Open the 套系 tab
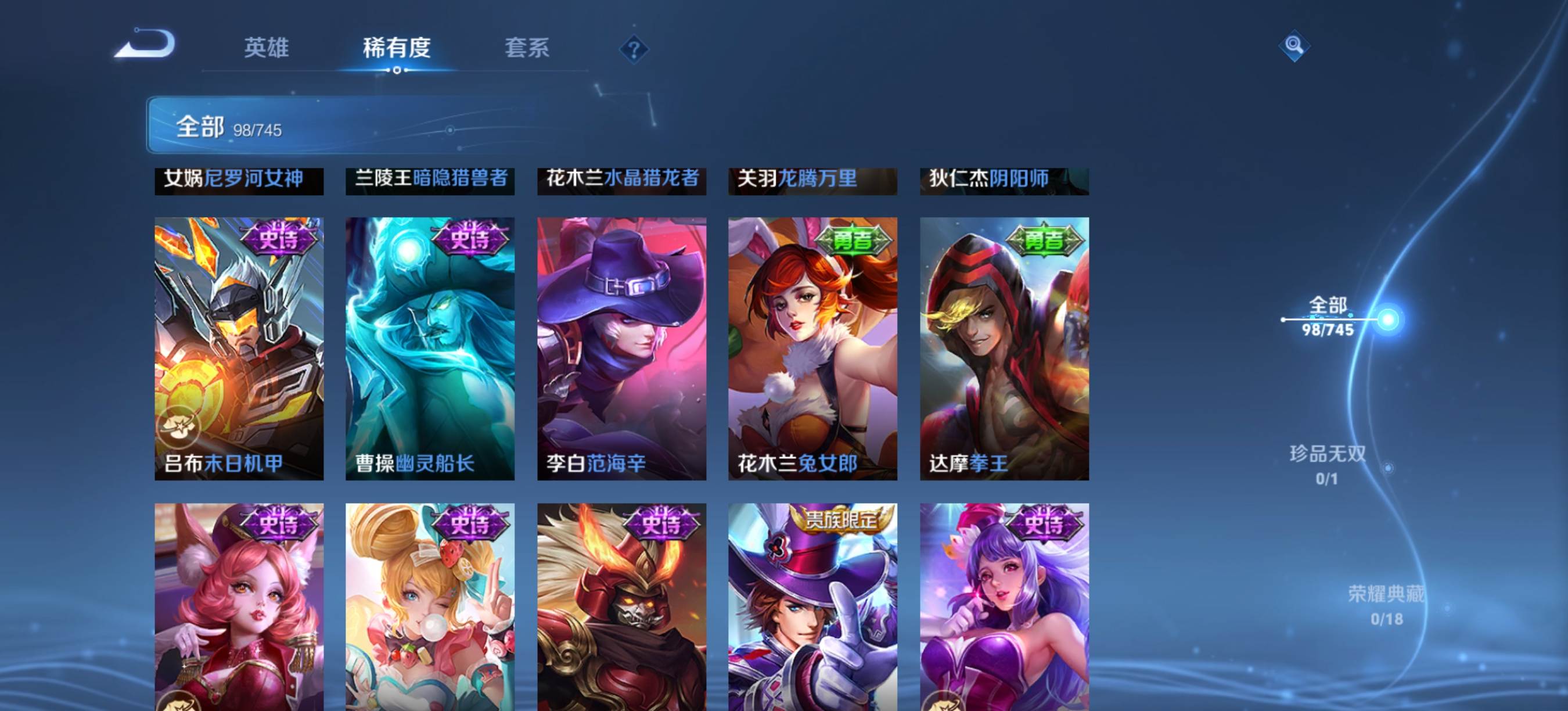The height and width of the screenshot is (711, 1568). coord(527,48)
